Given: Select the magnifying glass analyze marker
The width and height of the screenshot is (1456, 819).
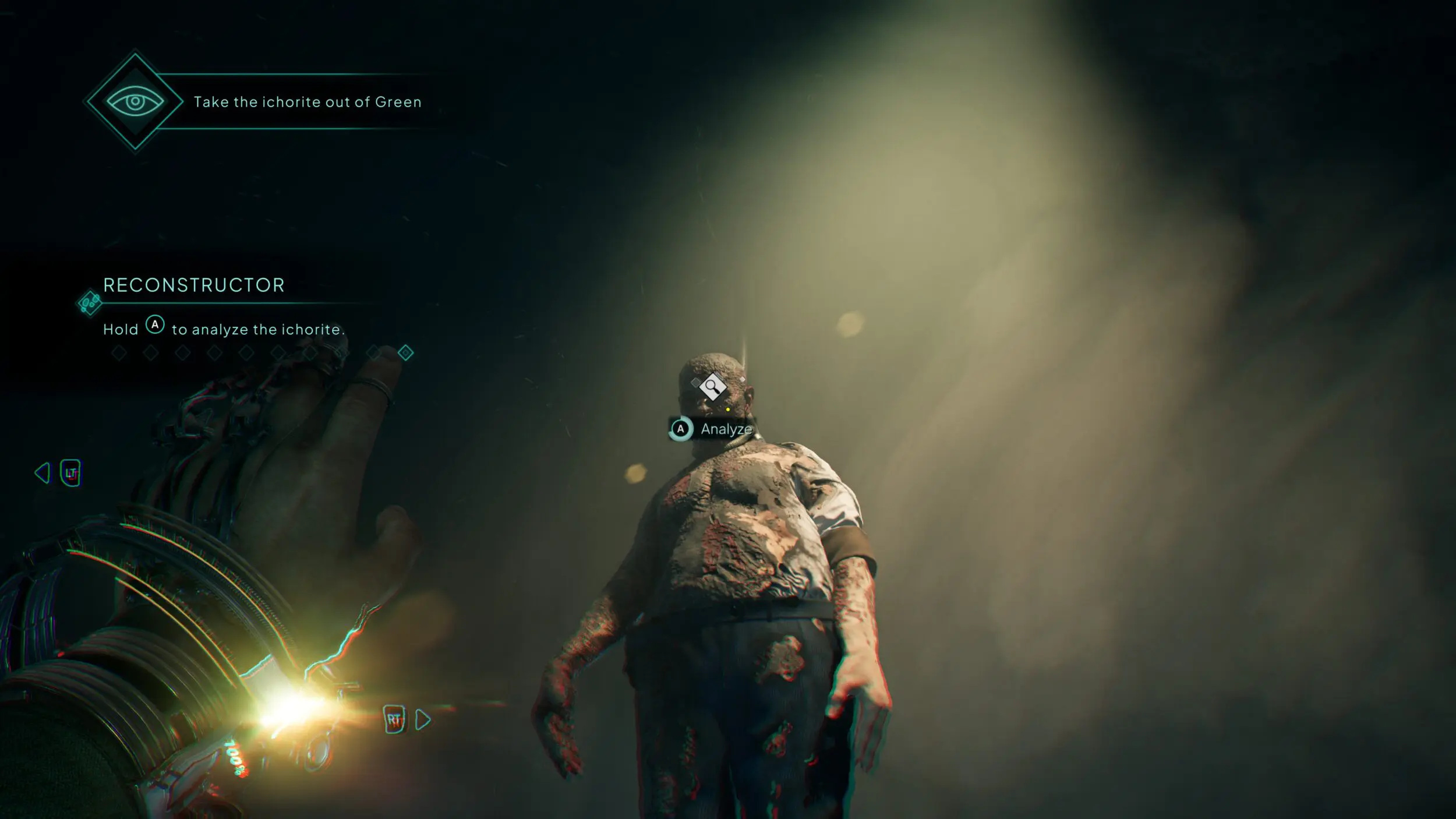Looking at the screenshot, I should (x=712, y=386).
